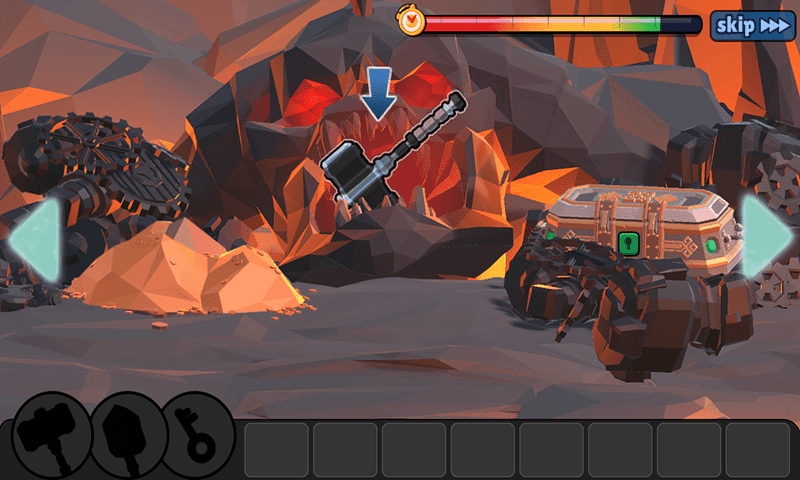Select the key silhouette slot

[x=198, y=434]
